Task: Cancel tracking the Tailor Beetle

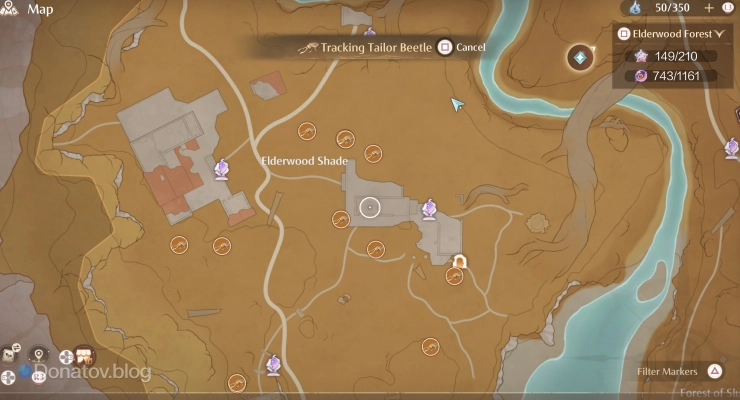Action: tap(445, 47)
